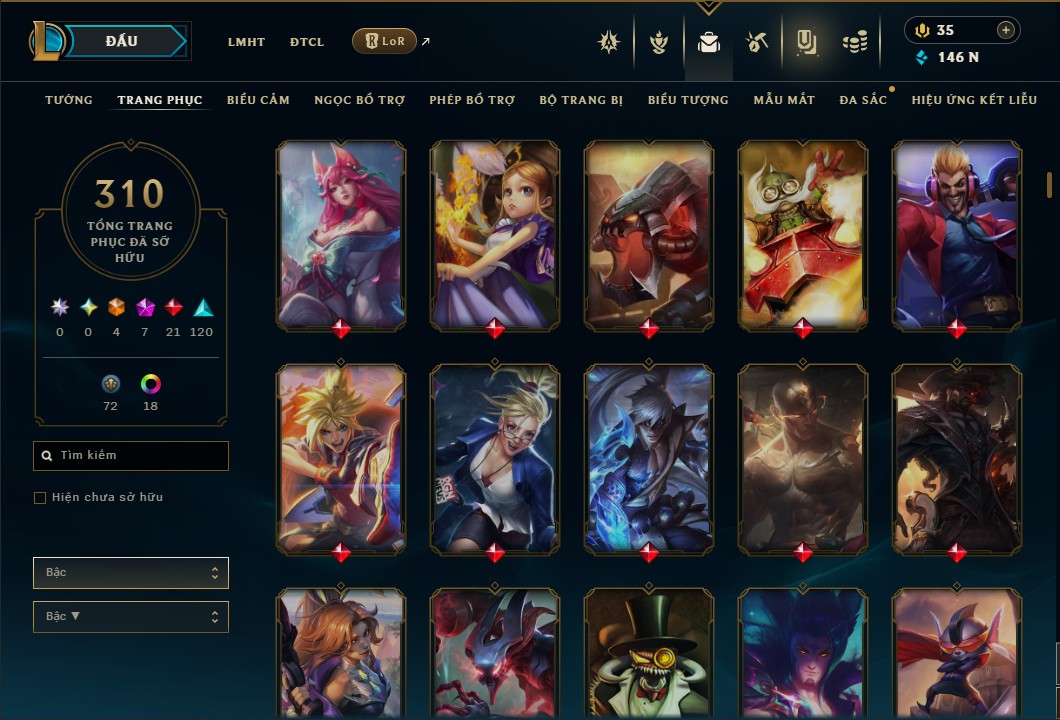Show the BIỂU TƯỢNG icons tab
This screenshot has height=720, width=1060.
688,100
